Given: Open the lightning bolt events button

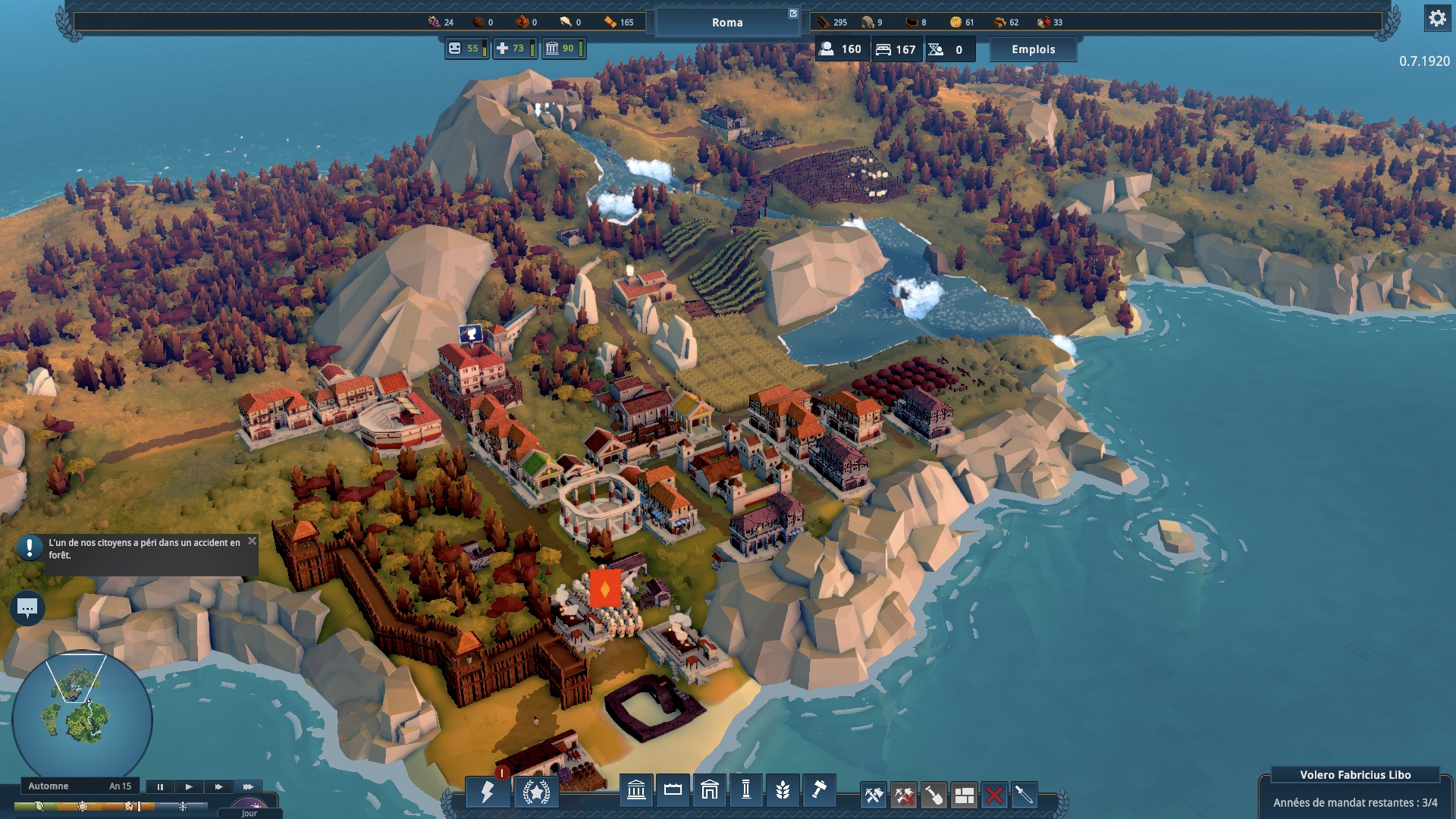Looking at the screenshot, I should coord(488,792).
